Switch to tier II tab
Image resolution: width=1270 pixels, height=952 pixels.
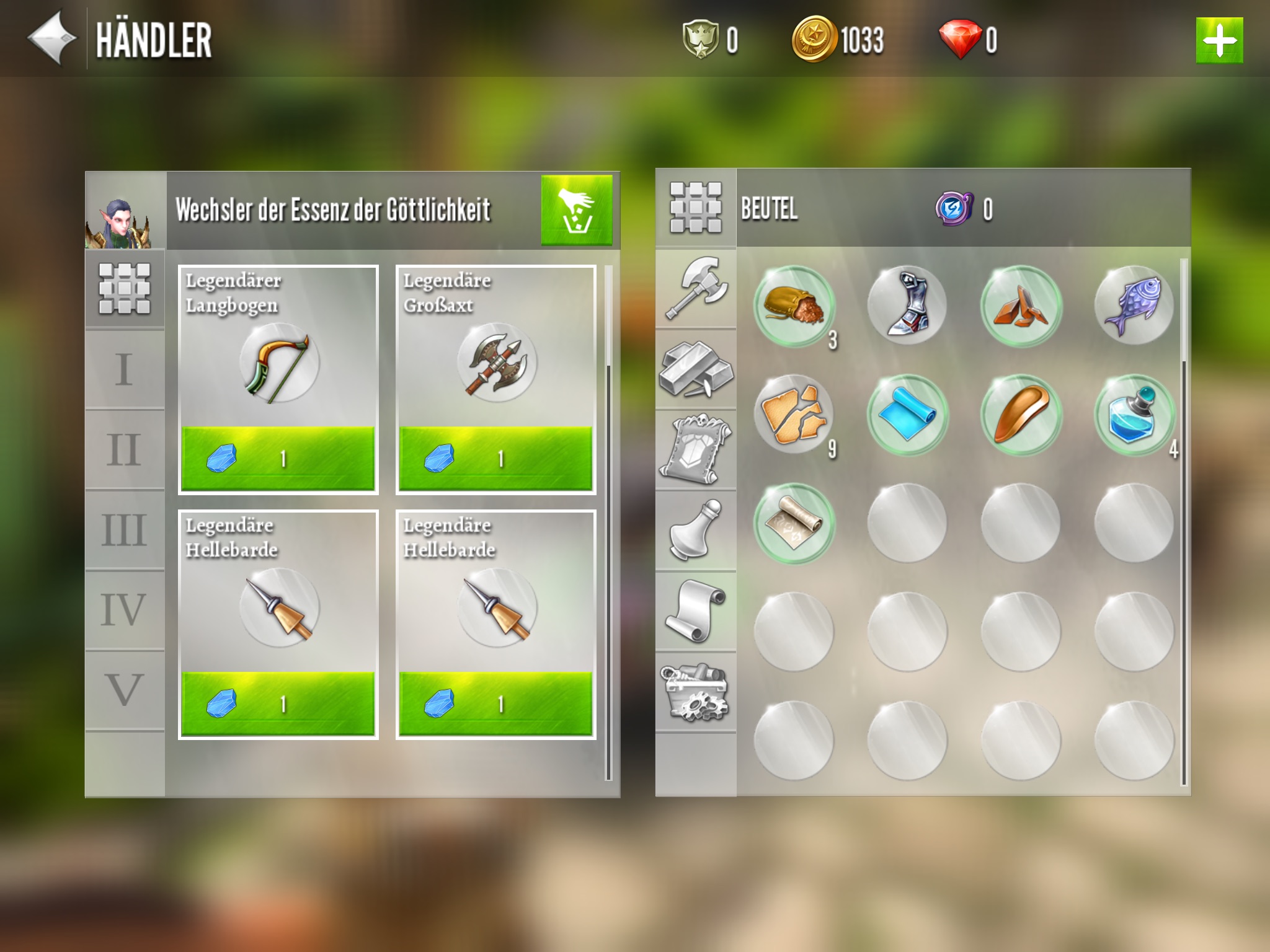pyautogui.click(x=125, y=449)
